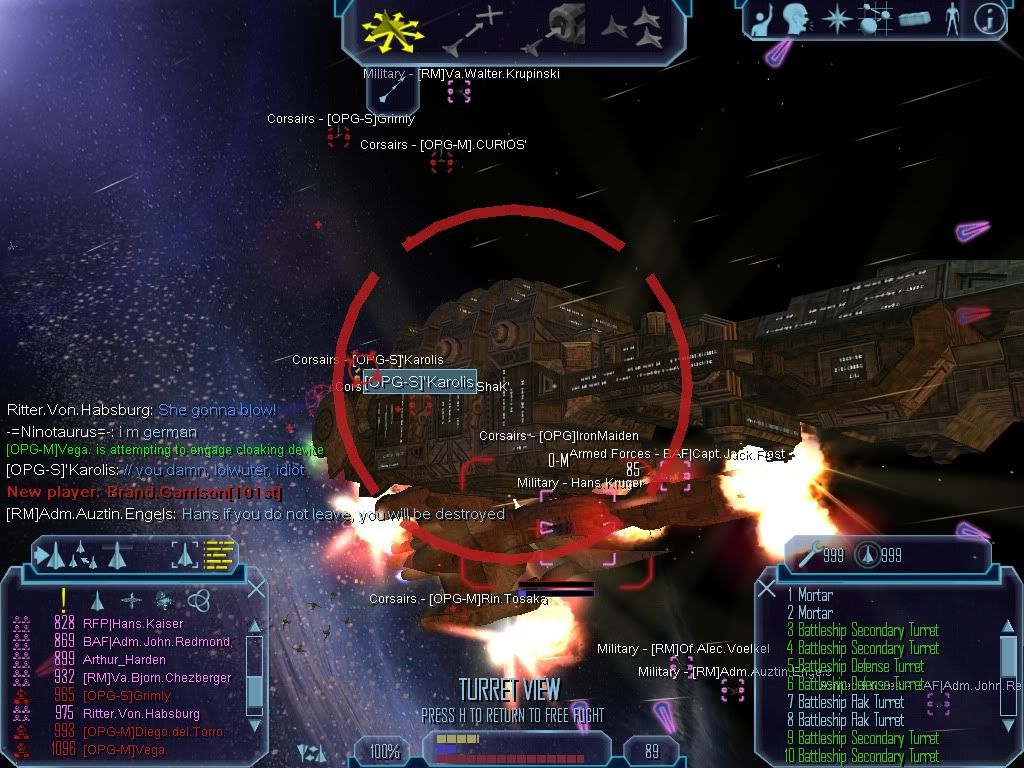Open the information icon in the top bar
1024x768 pixels.
pos(989,20)
